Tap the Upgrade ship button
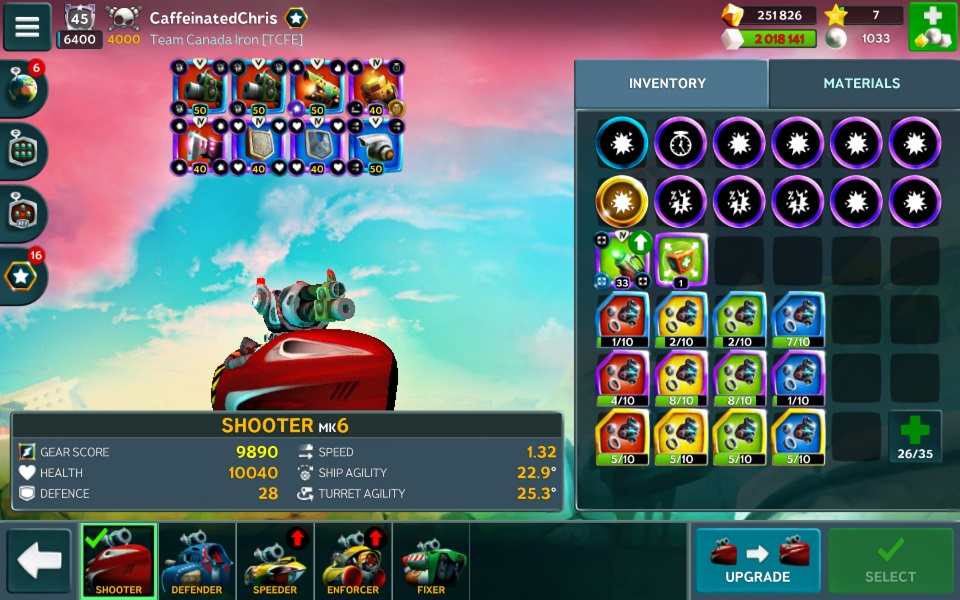960x600 pixels. tap(757, 561)
